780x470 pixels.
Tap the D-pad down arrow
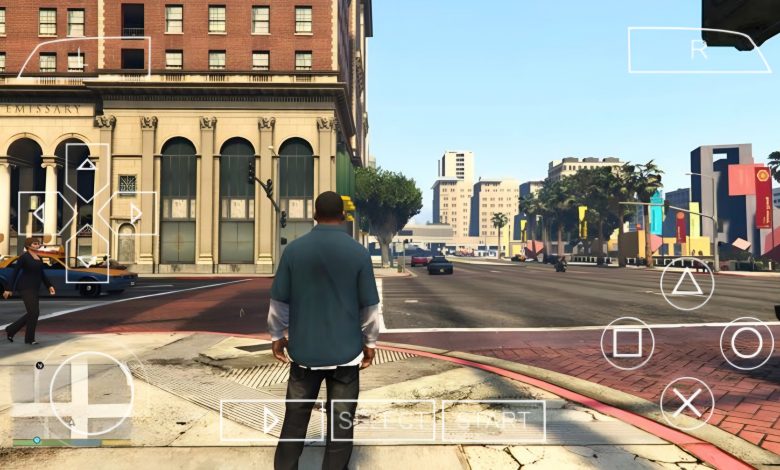tap(88, 258)
